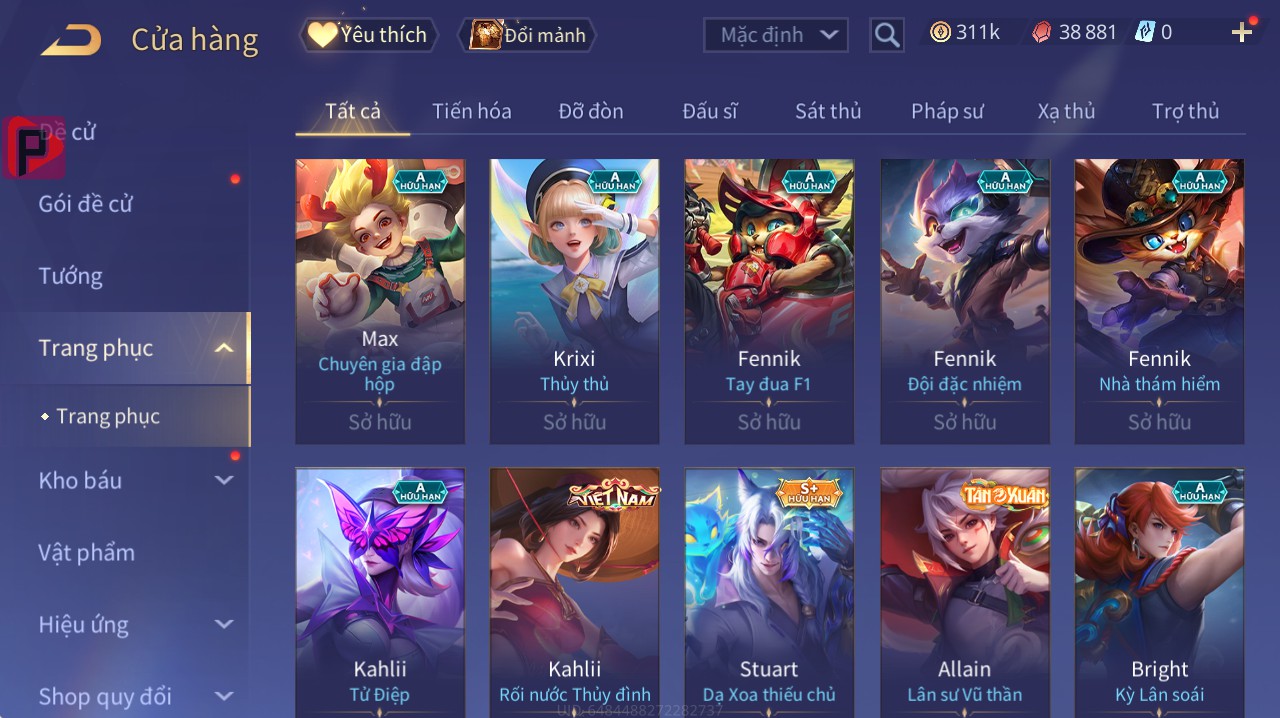Switch to the Tiến hóa tab
Image resolution: width=1280 pixels, height=718 pixels.
471,111
